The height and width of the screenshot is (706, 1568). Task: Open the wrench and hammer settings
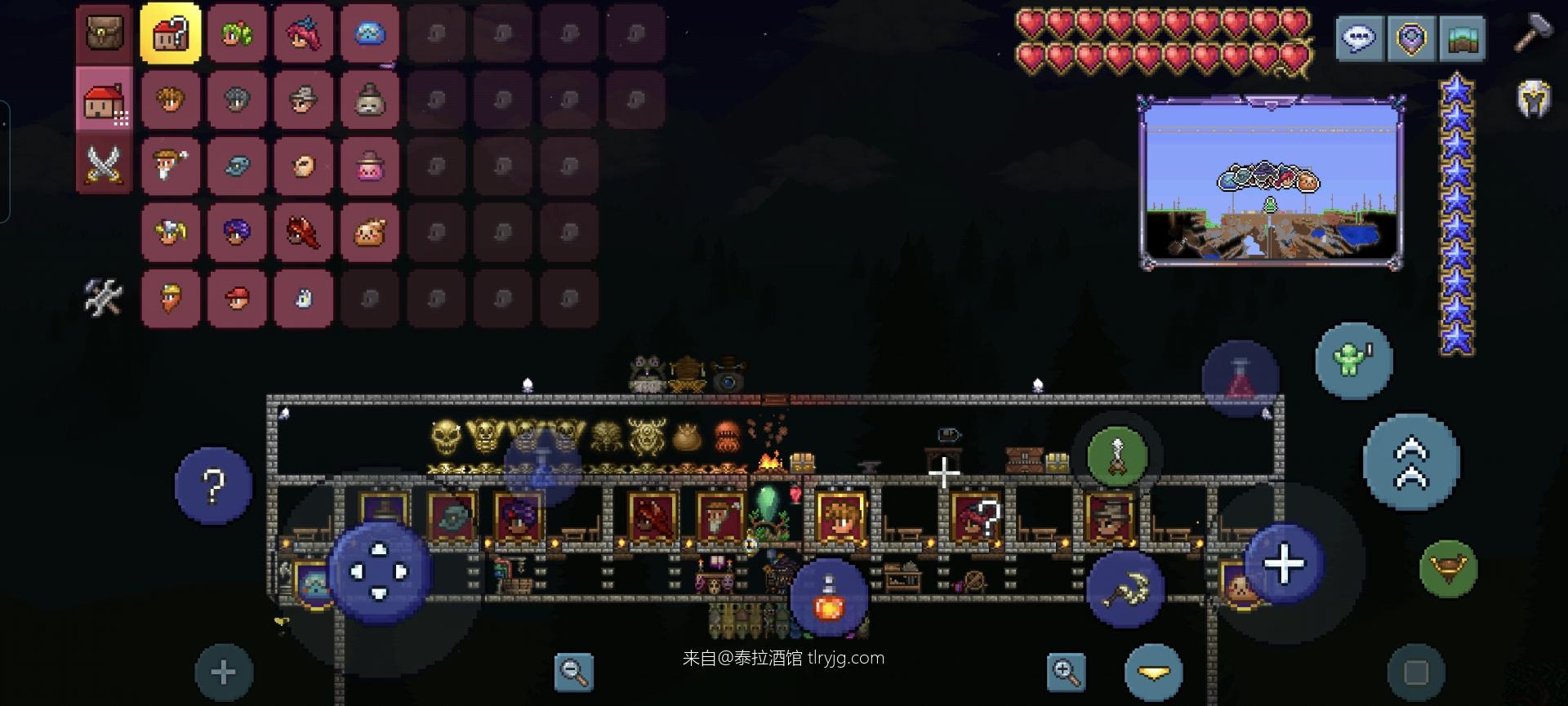(105, 296)
